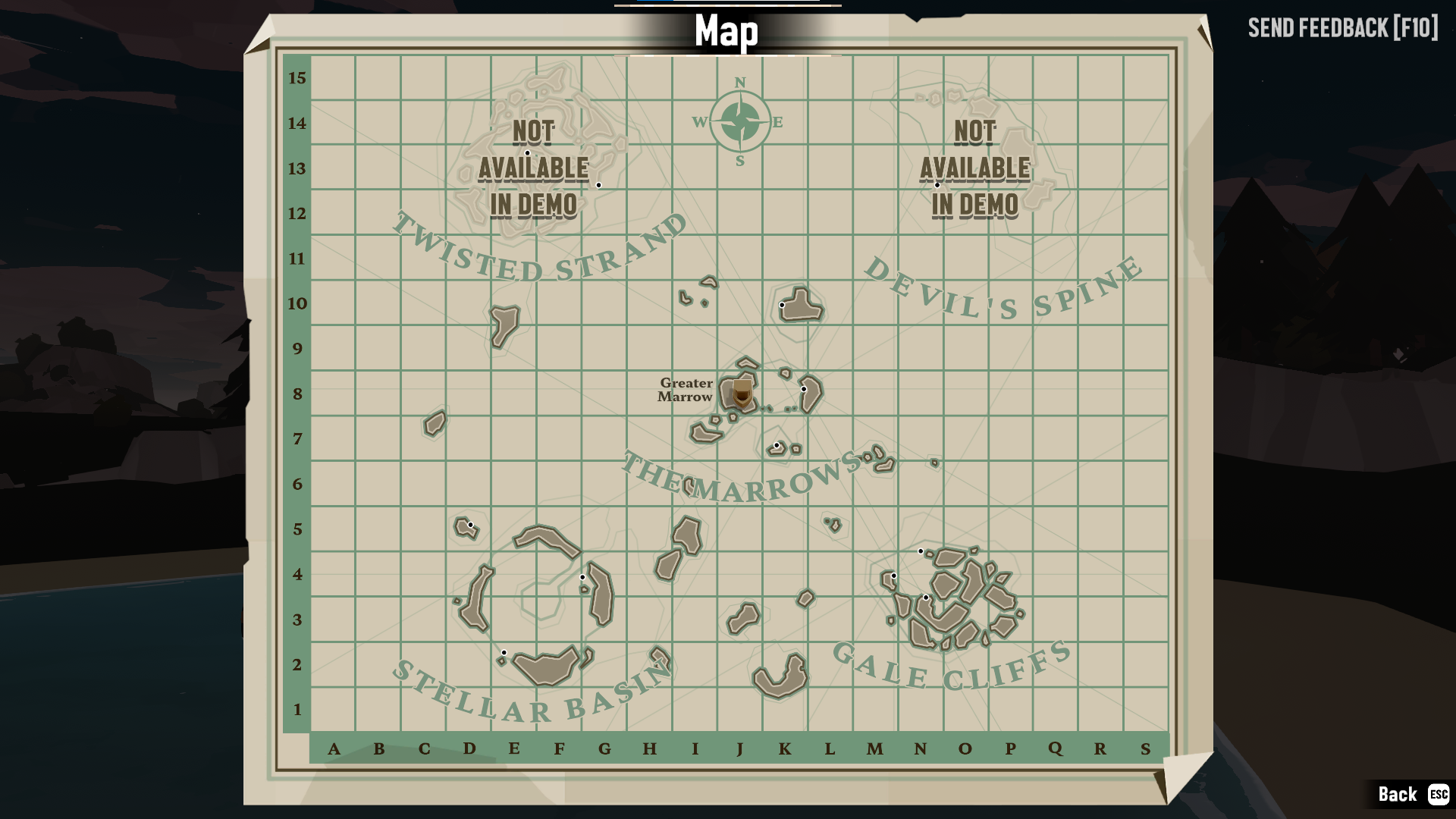
Task: Select the Stellar Basin region label
Action: [531, 701]
